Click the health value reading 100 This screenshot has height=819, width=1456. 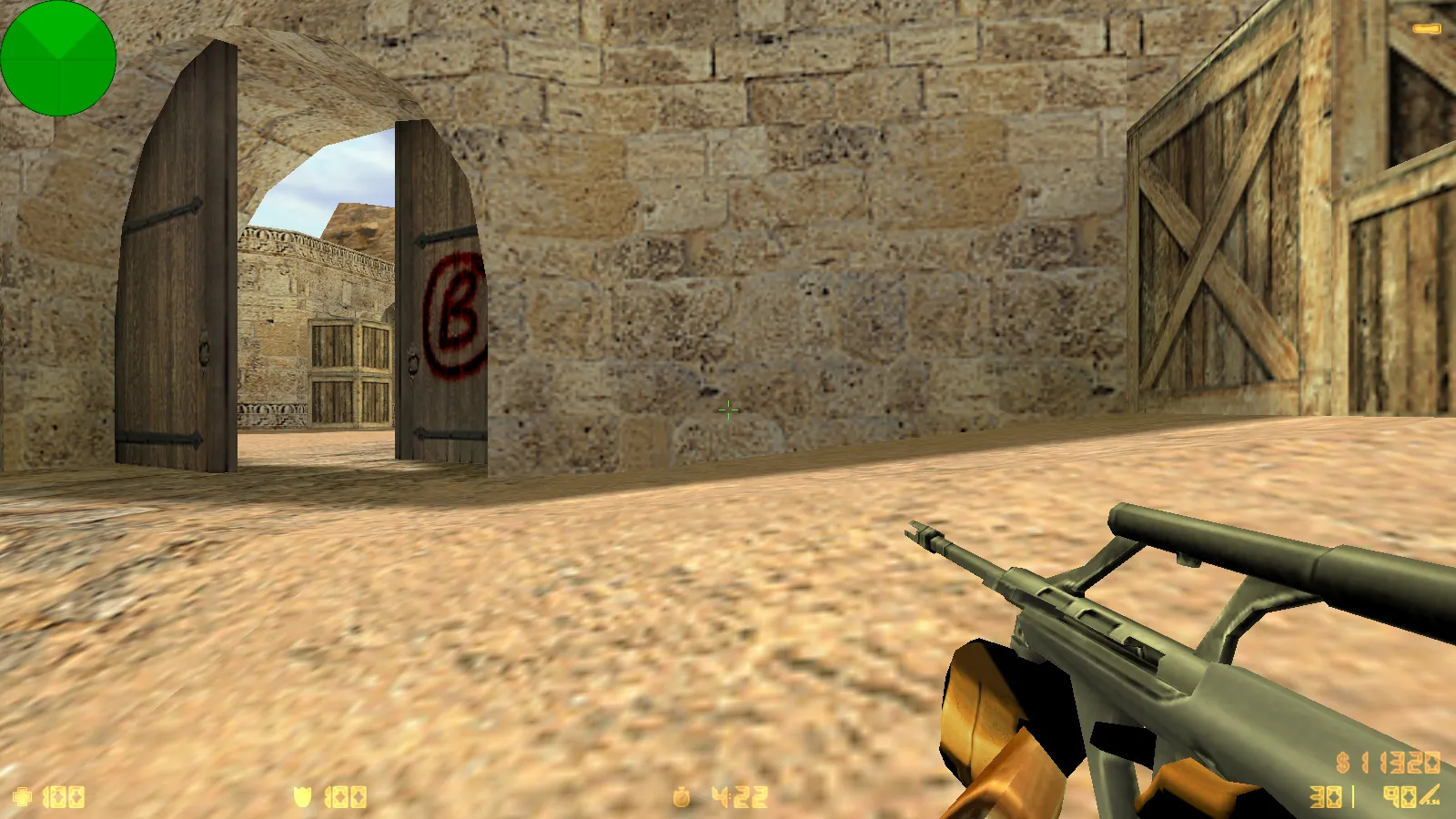click(62, 795)
